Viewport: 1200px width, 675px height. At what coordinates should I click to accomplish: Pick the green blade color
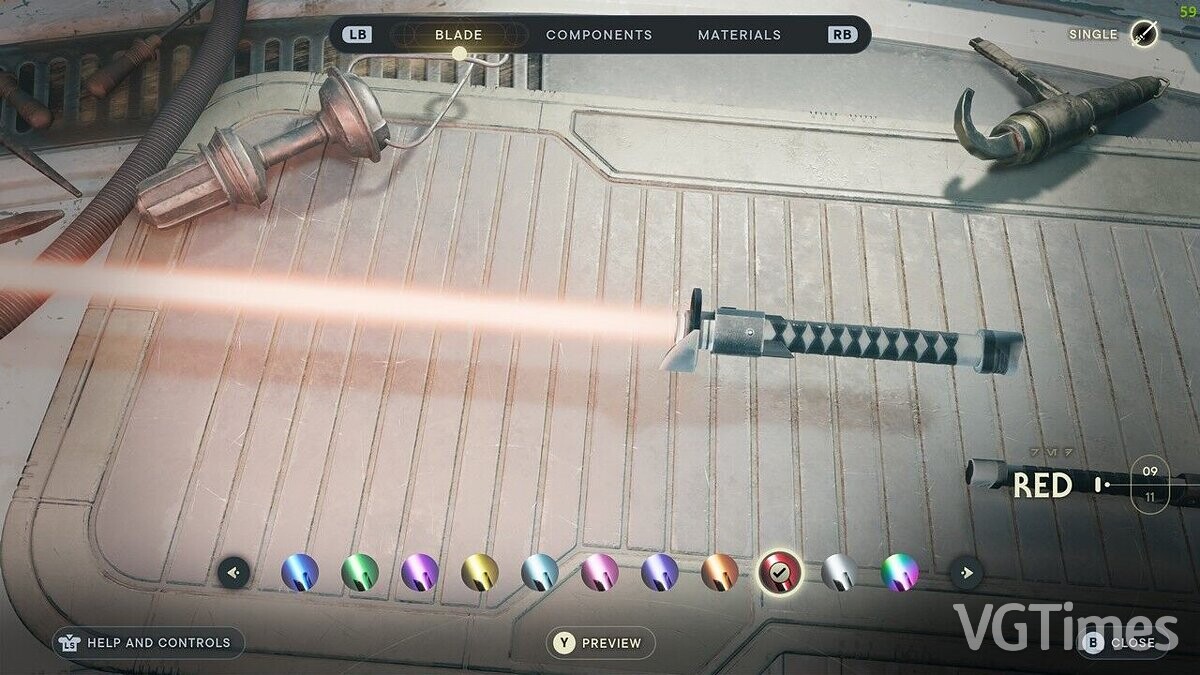click(360, 572)
